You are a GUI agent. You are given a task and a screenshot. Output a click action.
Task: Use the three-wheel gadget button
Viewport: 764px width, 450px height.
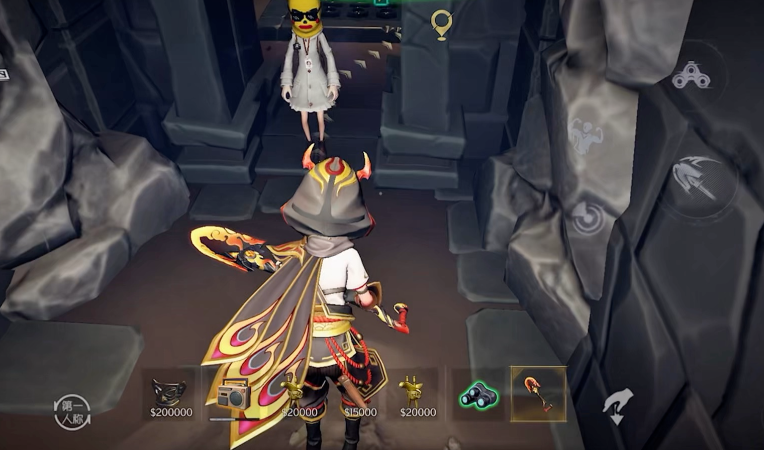point(692,75)
